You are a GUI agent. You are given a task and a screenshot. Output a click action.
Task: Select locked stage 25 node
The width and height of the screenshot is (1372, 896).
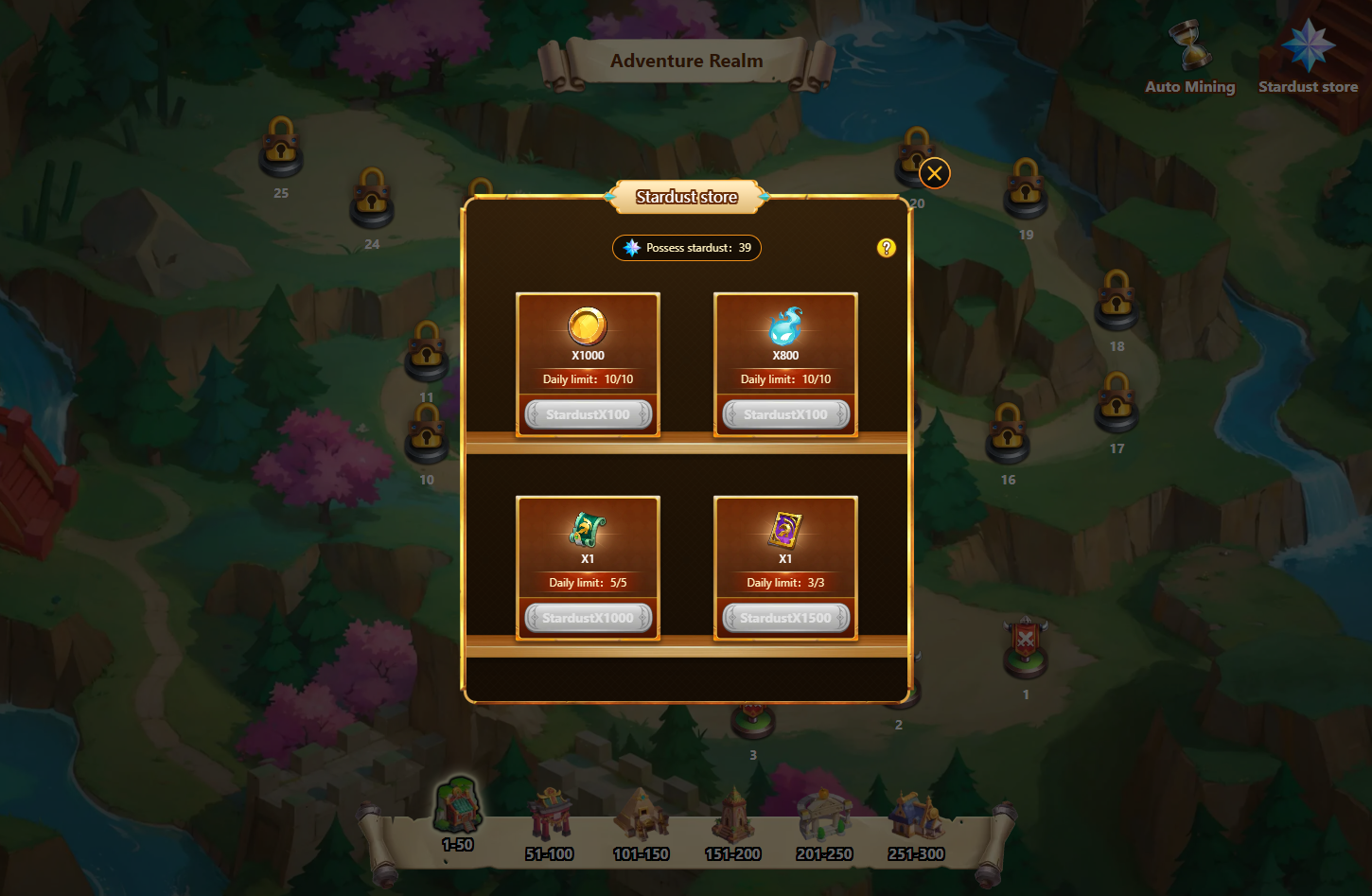point(281,148)
